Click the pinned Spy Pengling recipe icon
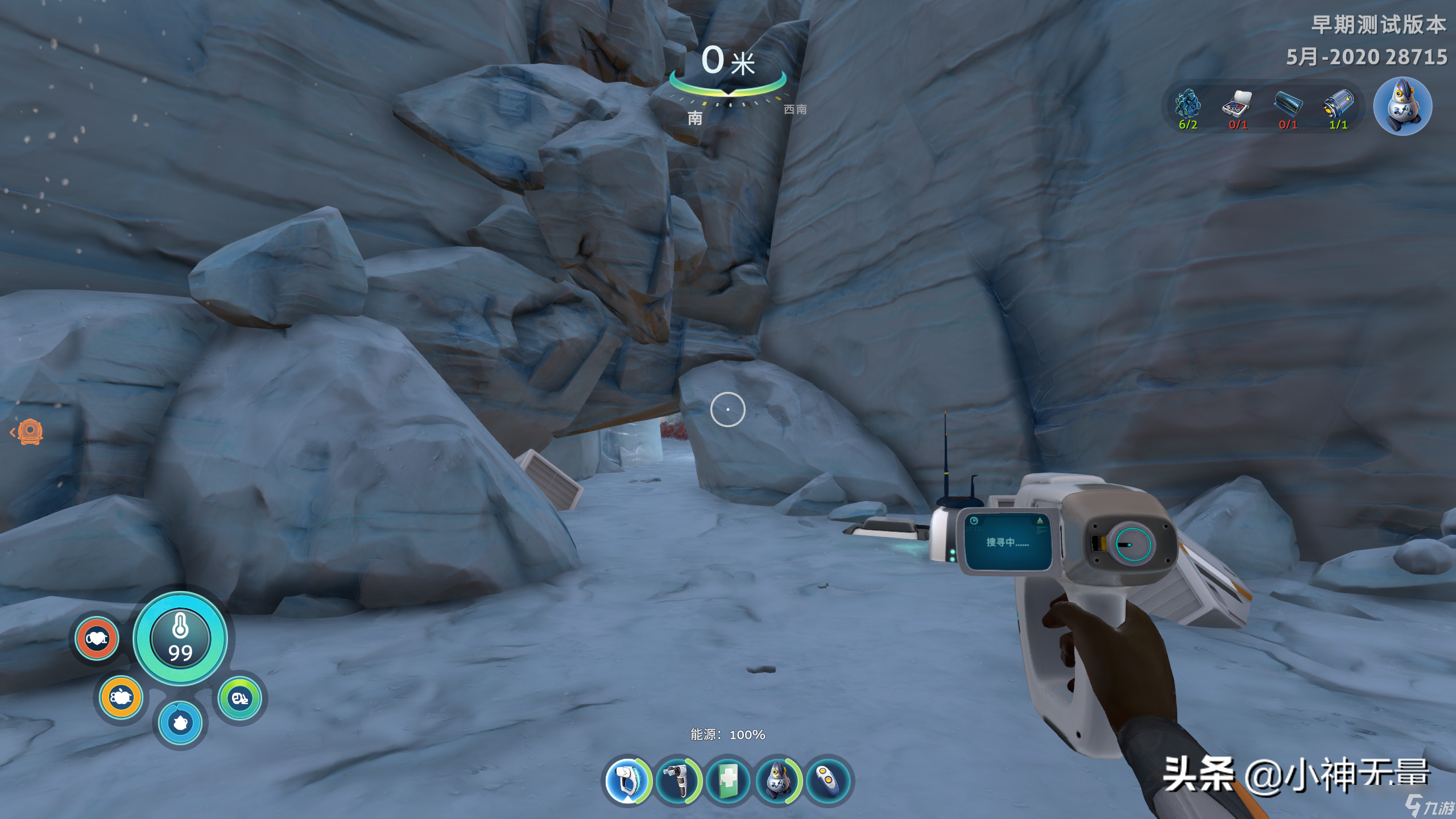Screen dimensions: 1456x819 [x=1402, y=106]
